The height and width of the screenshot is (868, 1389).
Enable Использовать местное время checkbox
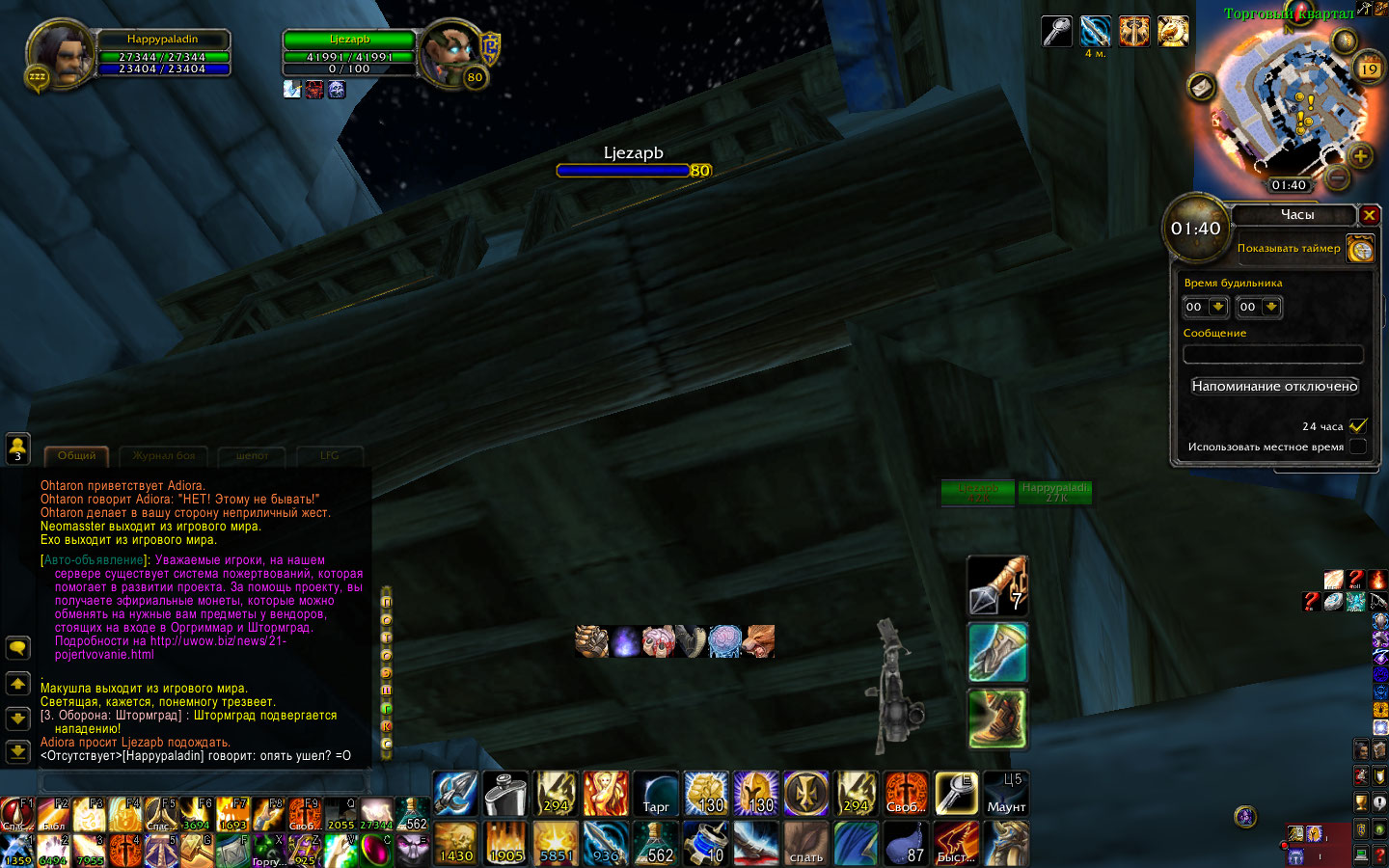(x=1358, y=447)
